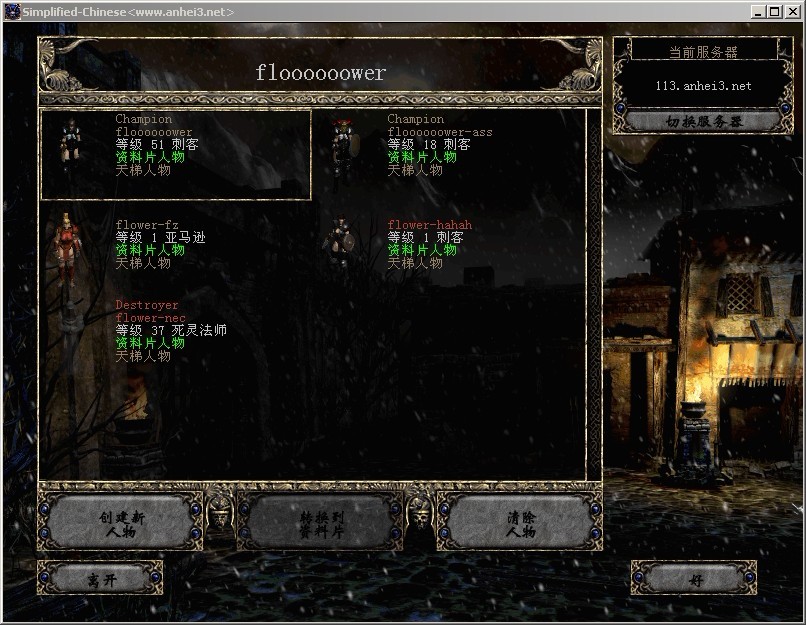
Task: Click the 转换到资料片 convert to expansion button
Action: (320, 523)
